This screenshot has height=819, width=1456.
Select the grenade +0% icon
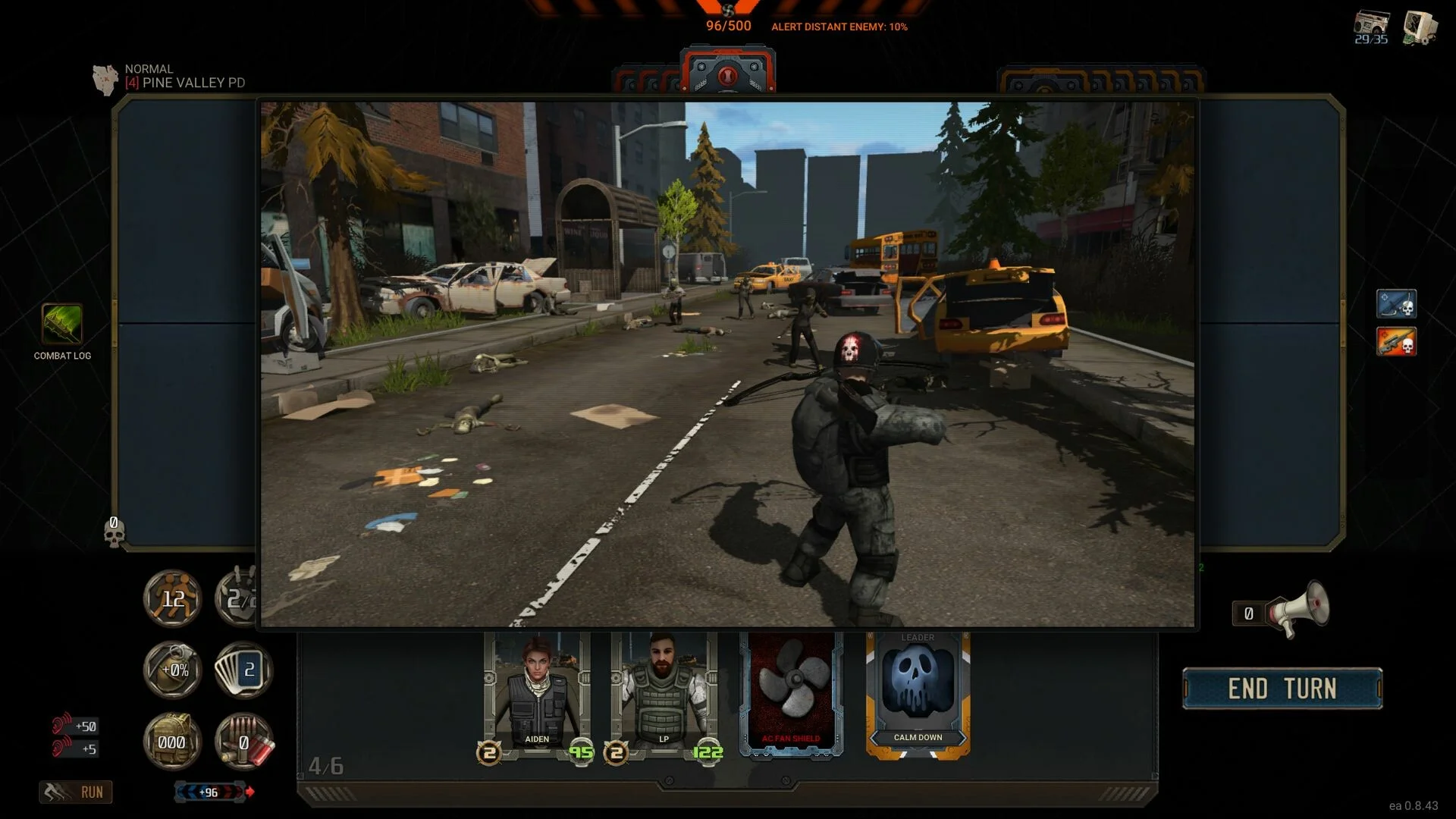(173, 670)
